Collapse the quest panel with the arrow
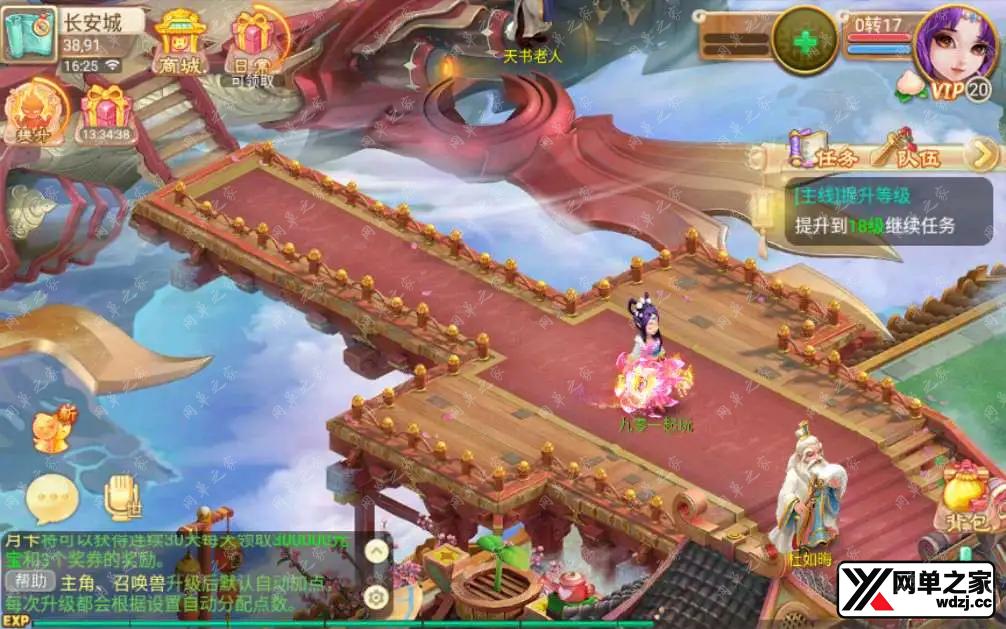The height and width of the screenshot is (629, 1006). coord(983,154)
